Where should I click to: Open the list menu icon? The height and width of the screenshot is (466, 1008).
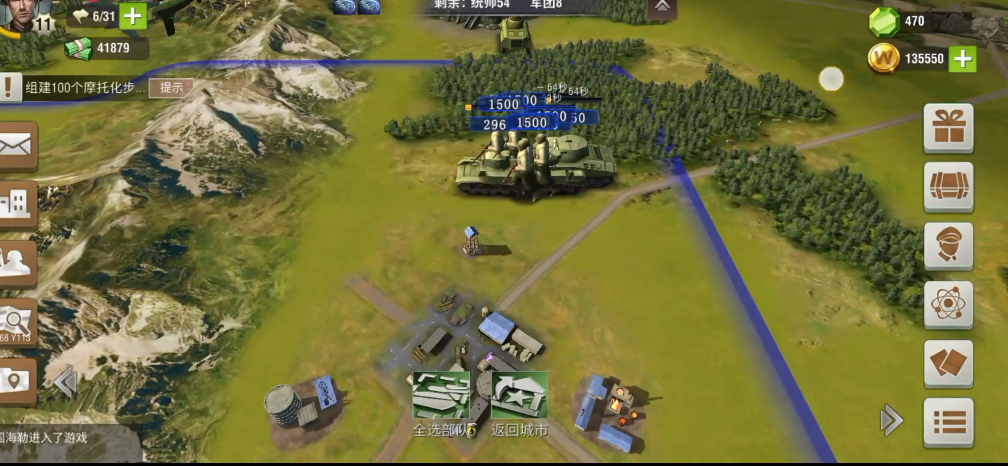948,421
